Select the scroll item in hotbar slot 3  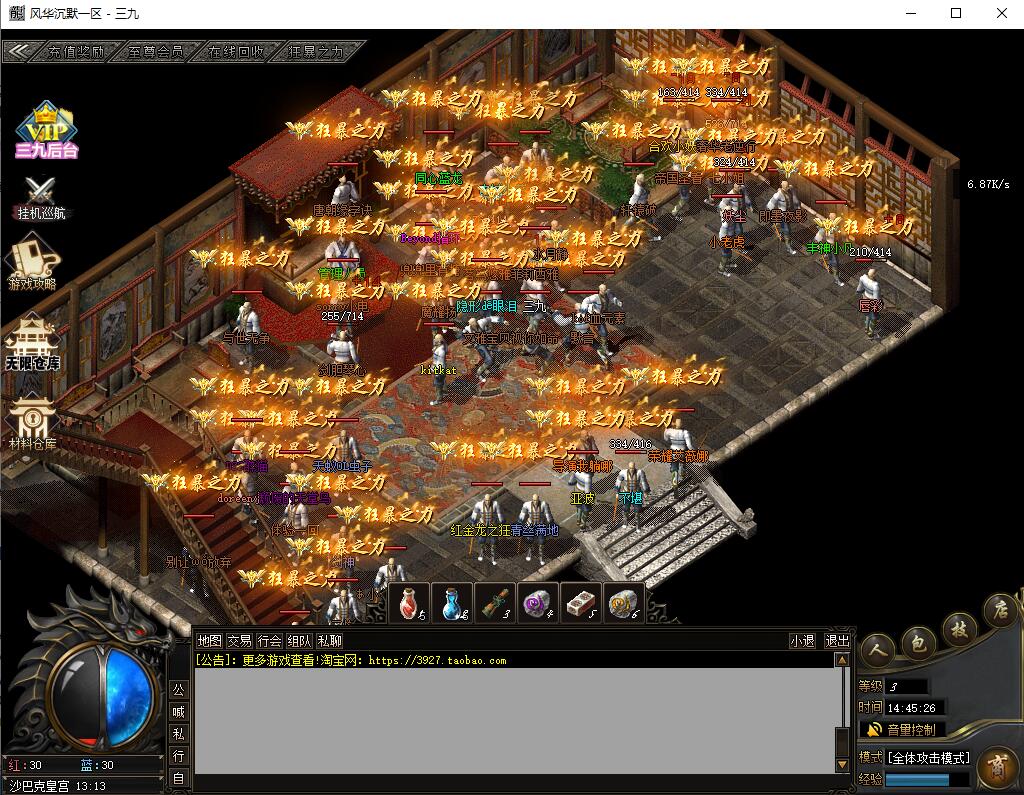495,602
